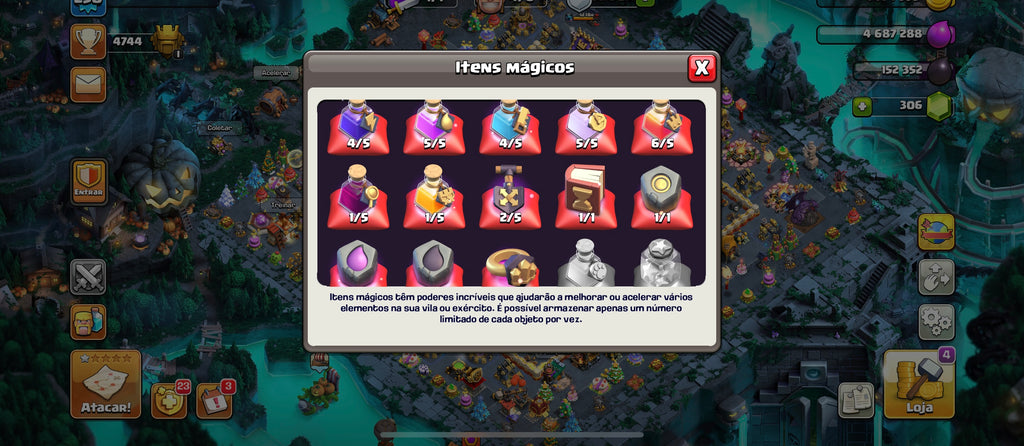Open the envelope mail inbox

88,85
